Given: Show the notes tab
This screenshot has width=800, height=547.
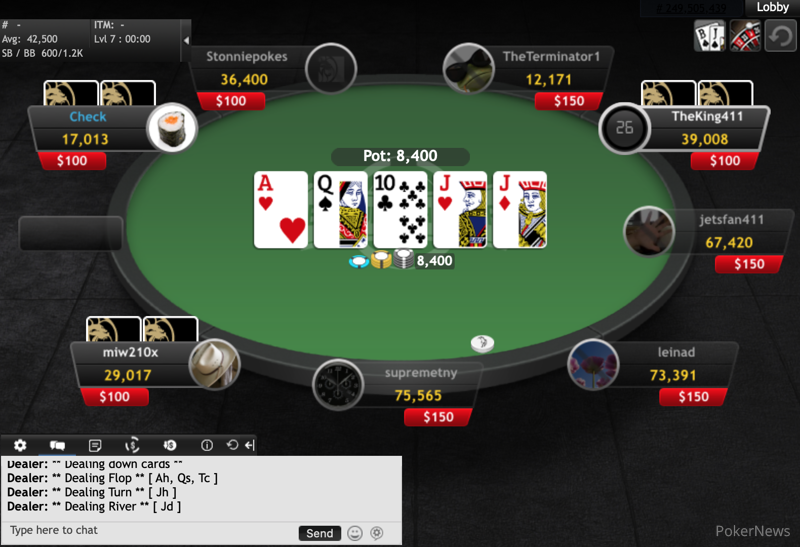Looking at the screenshot, I should tap(95, 445).
